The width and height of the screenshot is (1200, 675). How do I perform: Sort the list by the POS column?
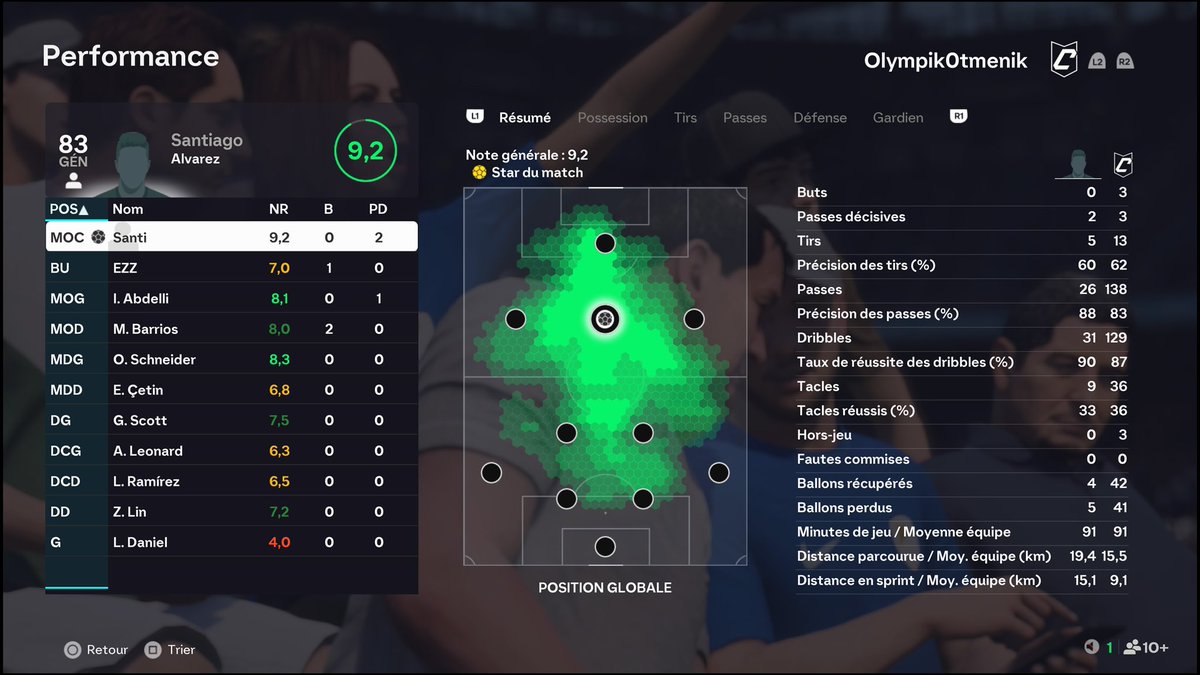click(68, 210)
